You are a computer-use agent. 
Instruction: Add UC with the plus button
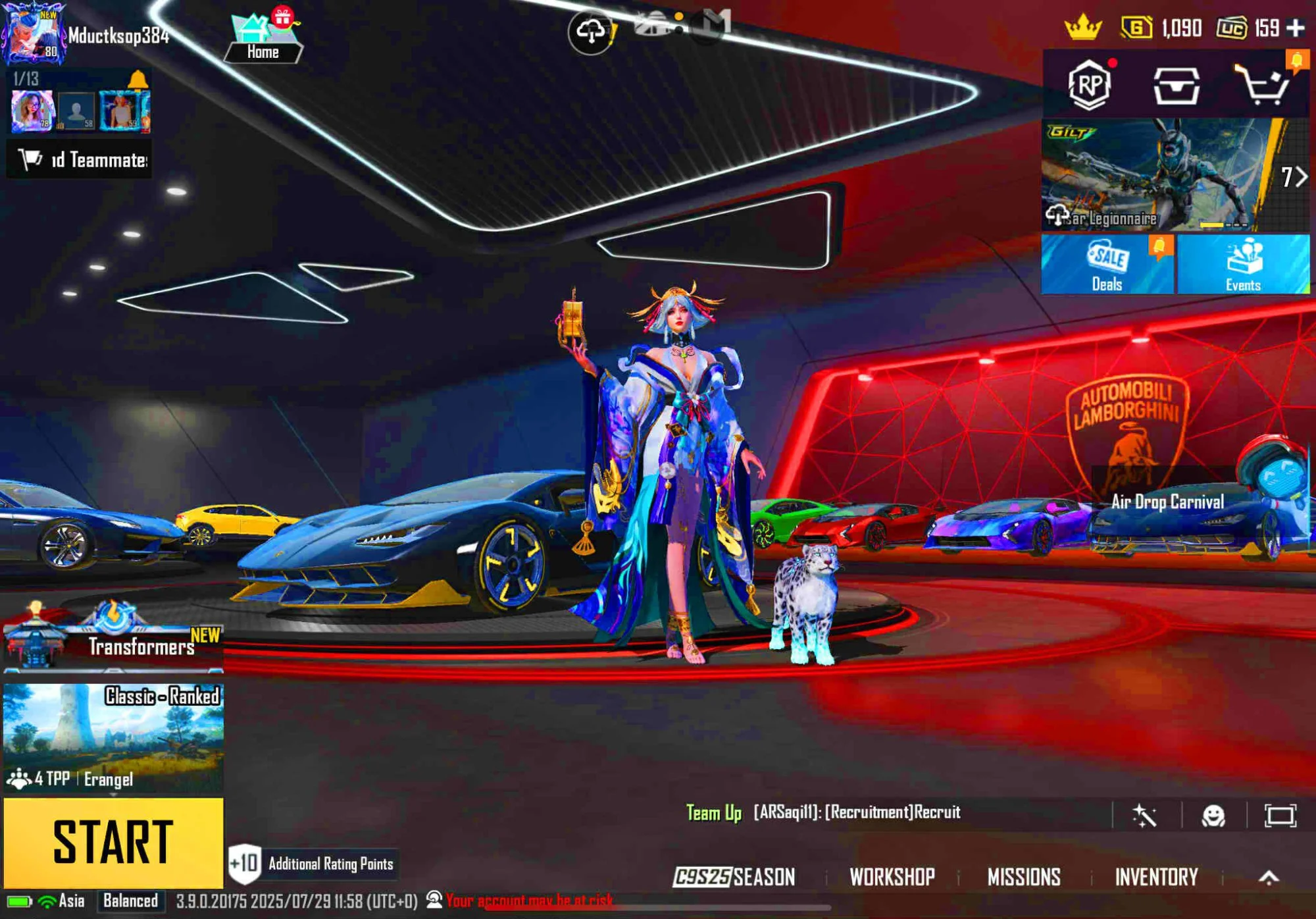pyautogui.click(x=1296, y=28)
